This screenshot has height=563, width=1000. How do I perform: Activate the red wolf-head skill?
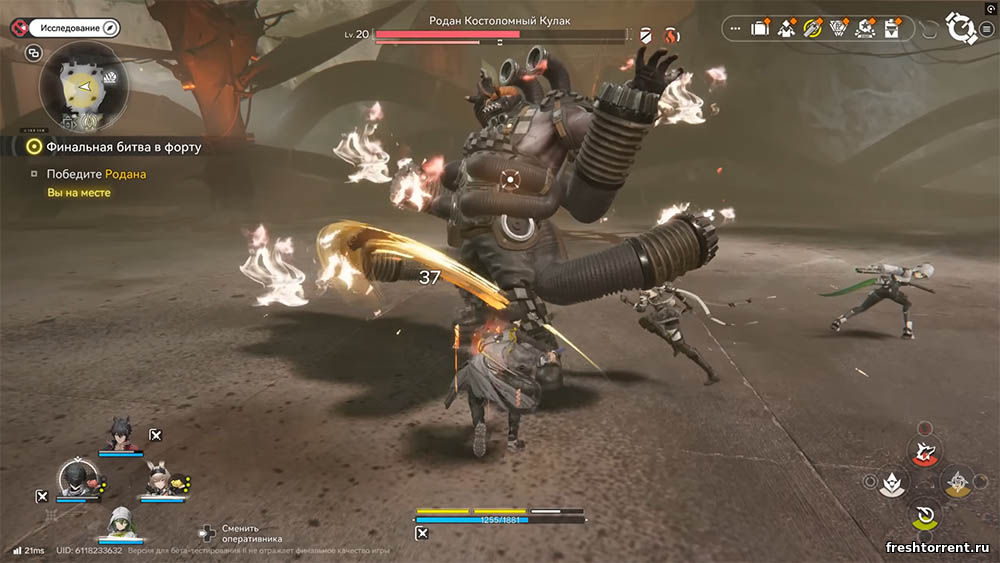[x=926, y=451]
